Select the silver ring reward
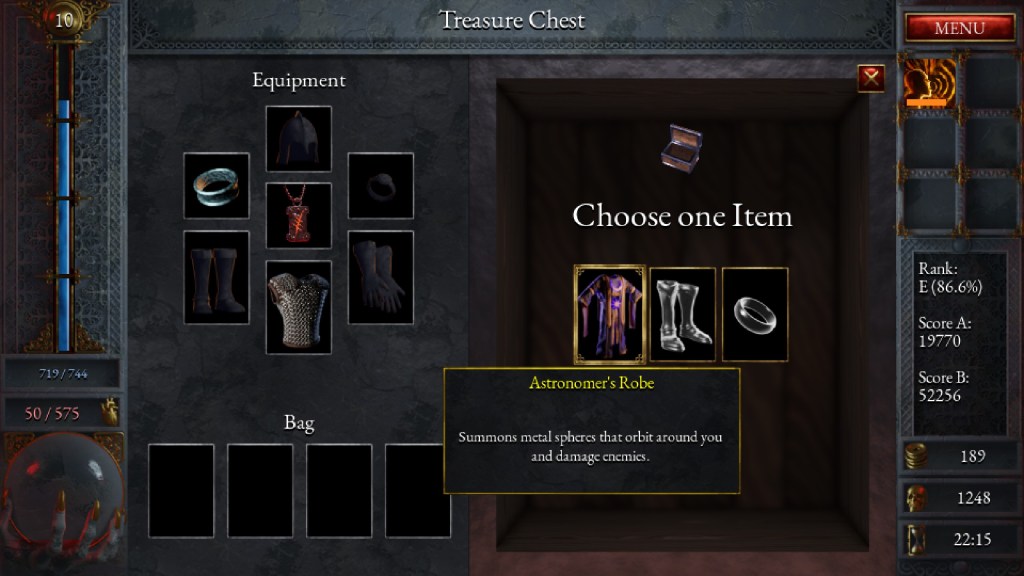 (755, 314)
